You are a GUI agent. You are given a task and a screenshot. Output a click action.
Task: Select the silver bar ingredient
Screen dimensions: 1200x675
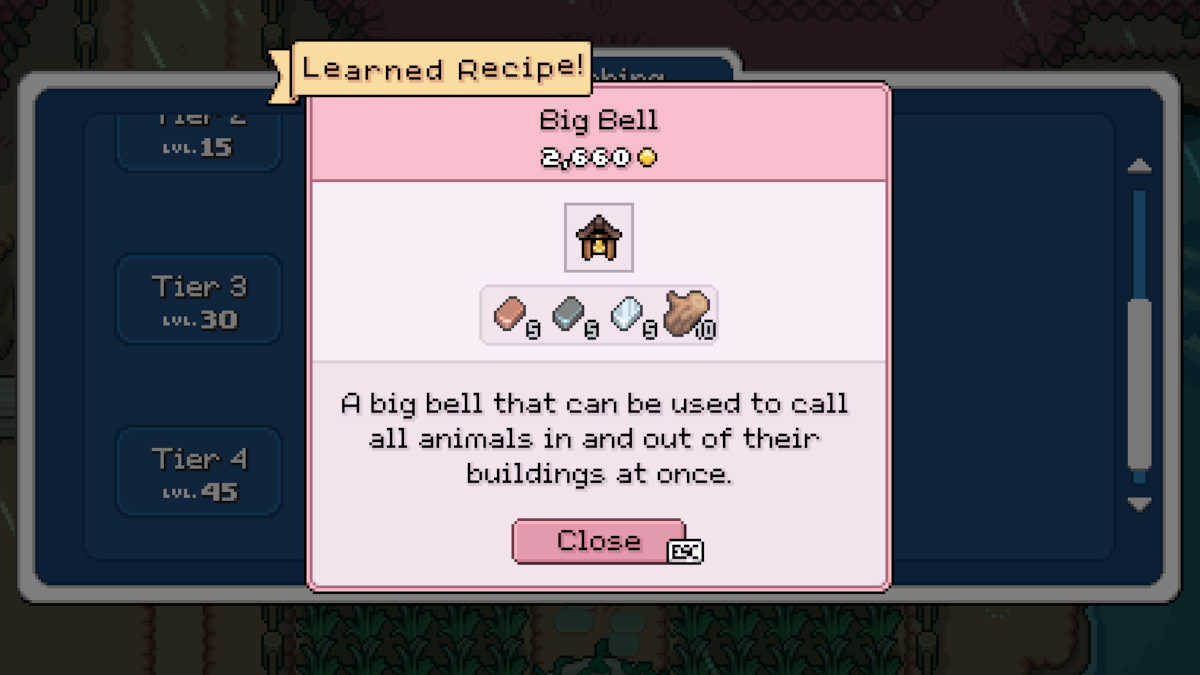(x=630, y=314)
